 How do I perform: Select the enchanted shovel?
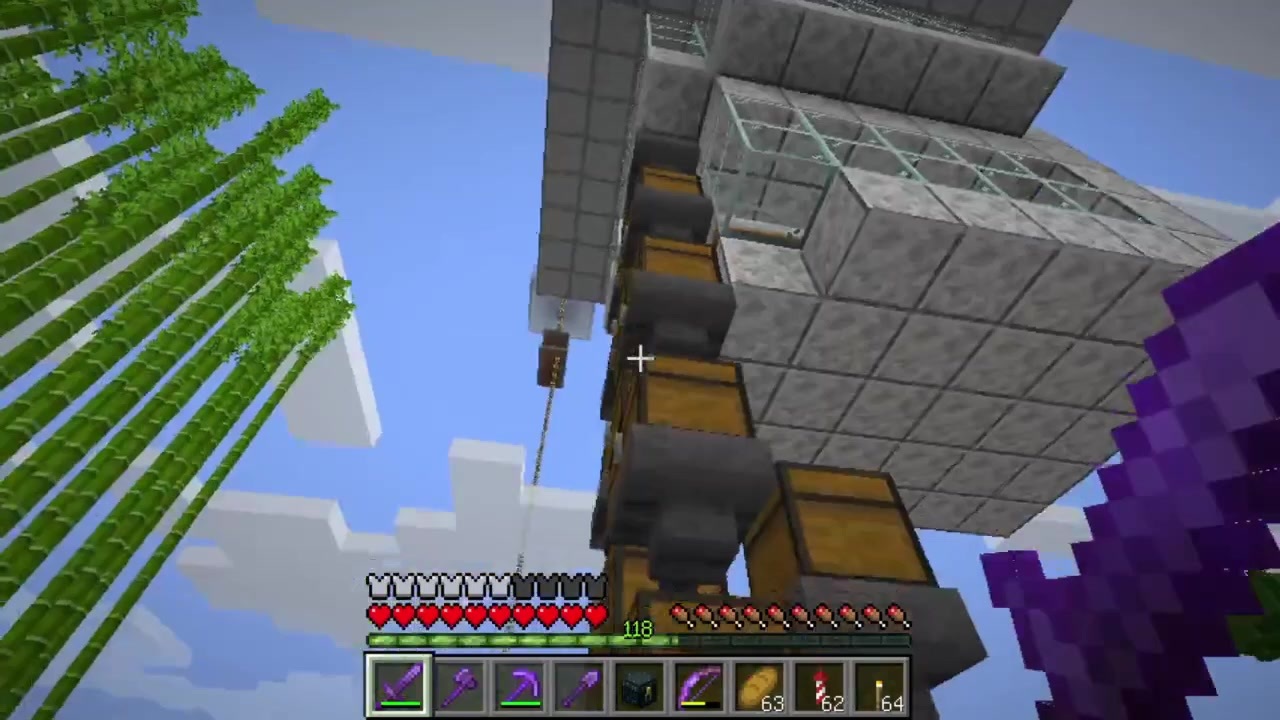(x=580, y=683)
